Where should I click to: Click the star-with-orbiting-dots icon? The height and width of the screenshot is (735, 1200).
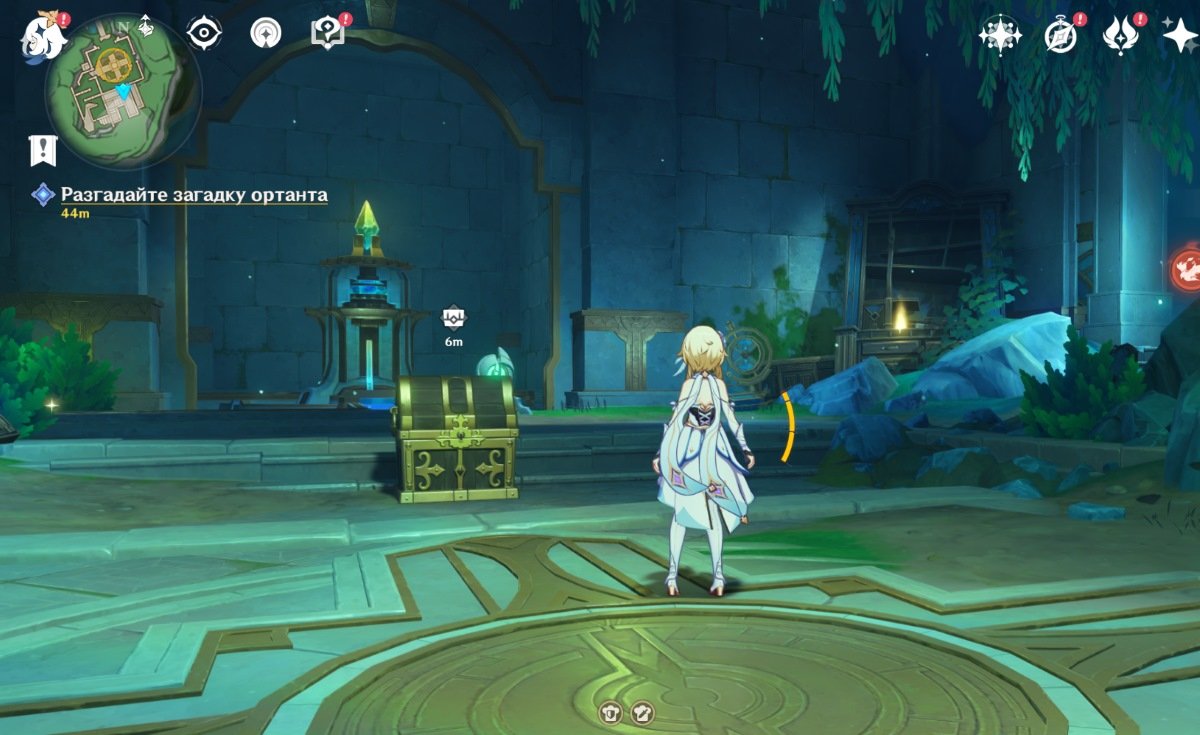999,35
